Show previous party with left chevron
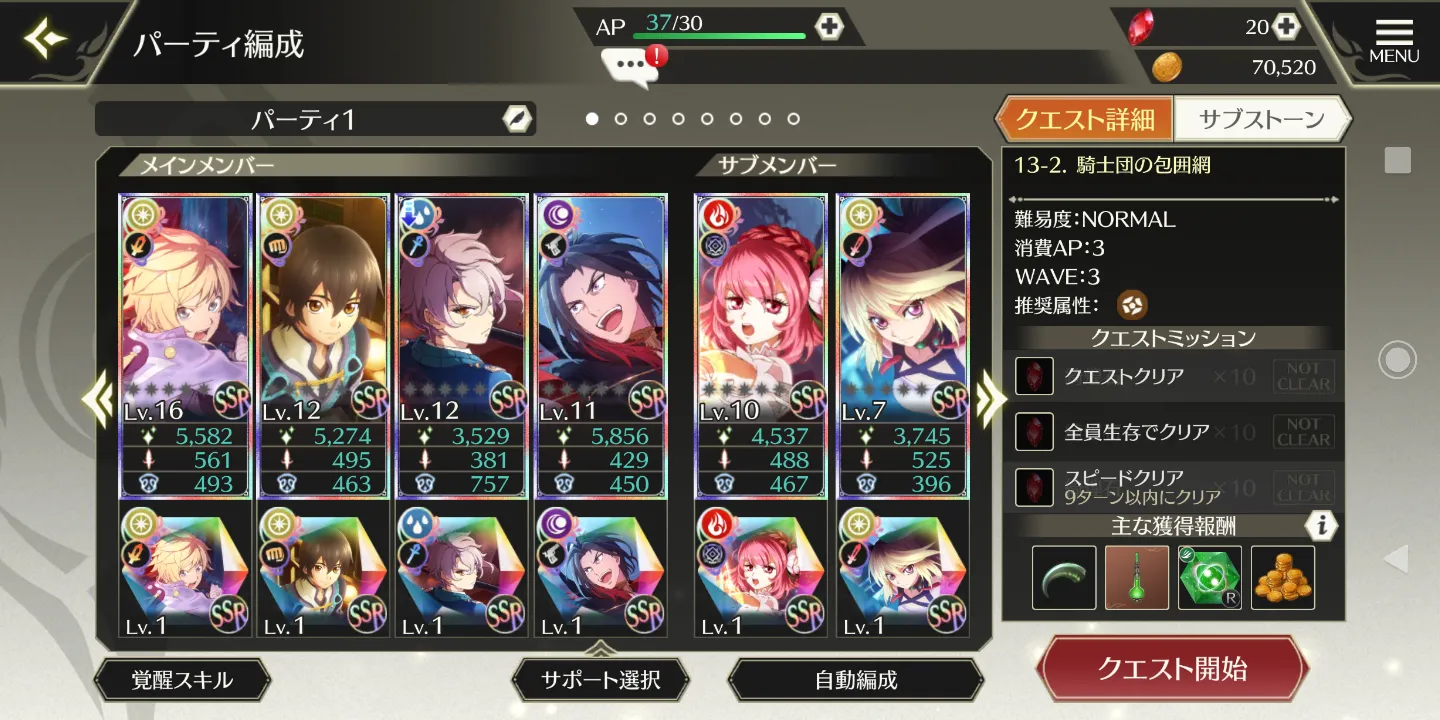Image resolution: width=1440 pixels, height=720 pixels. [99, 400]
